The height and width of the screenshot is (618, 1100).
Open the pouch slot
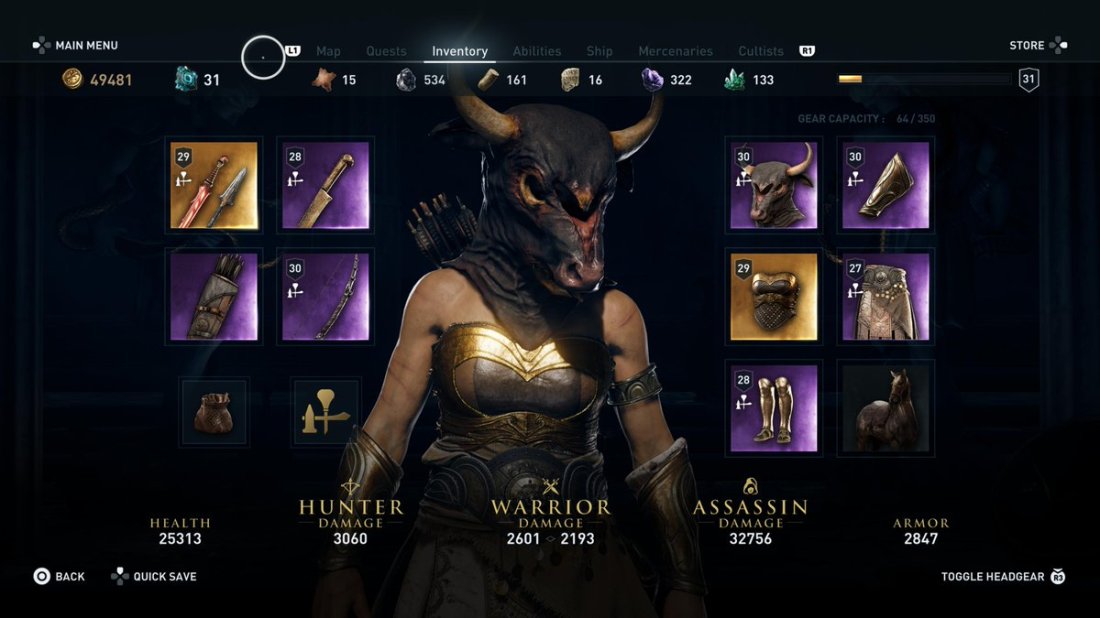[214, 411]
